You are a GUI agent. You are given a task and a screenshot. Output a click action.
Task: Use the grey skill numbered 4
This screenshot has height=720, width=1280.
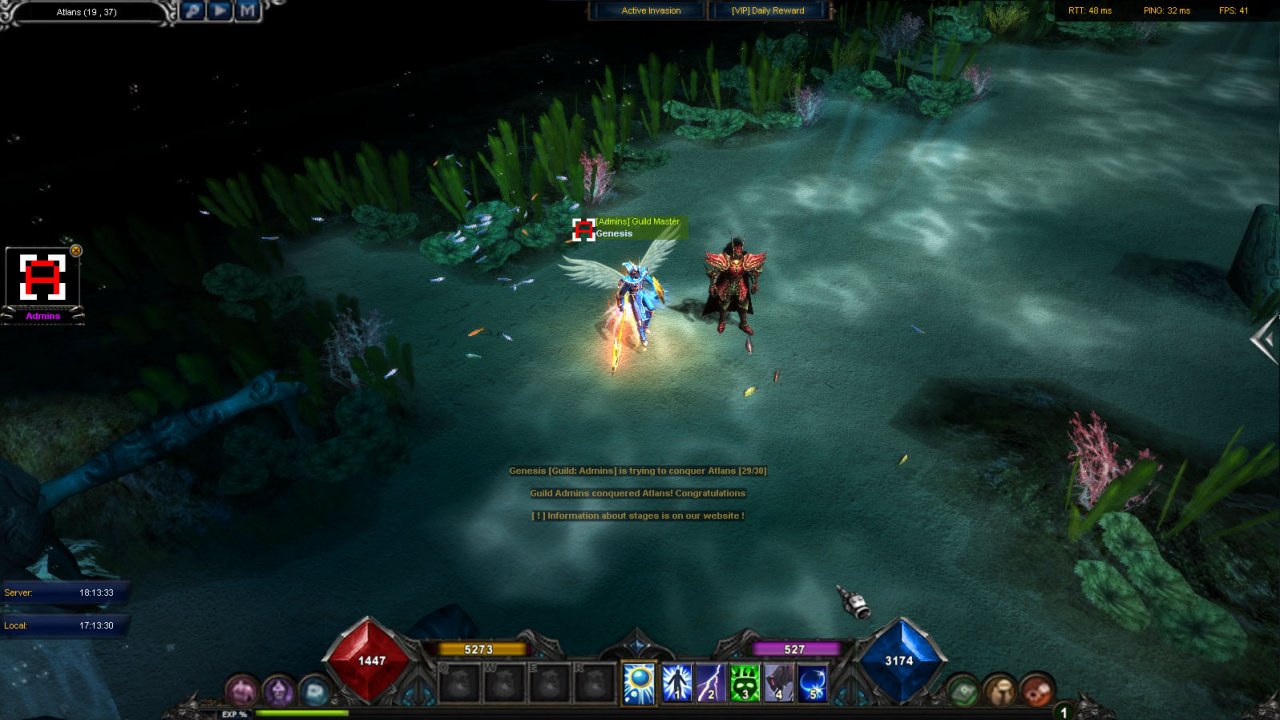click(x=779, y=683)
